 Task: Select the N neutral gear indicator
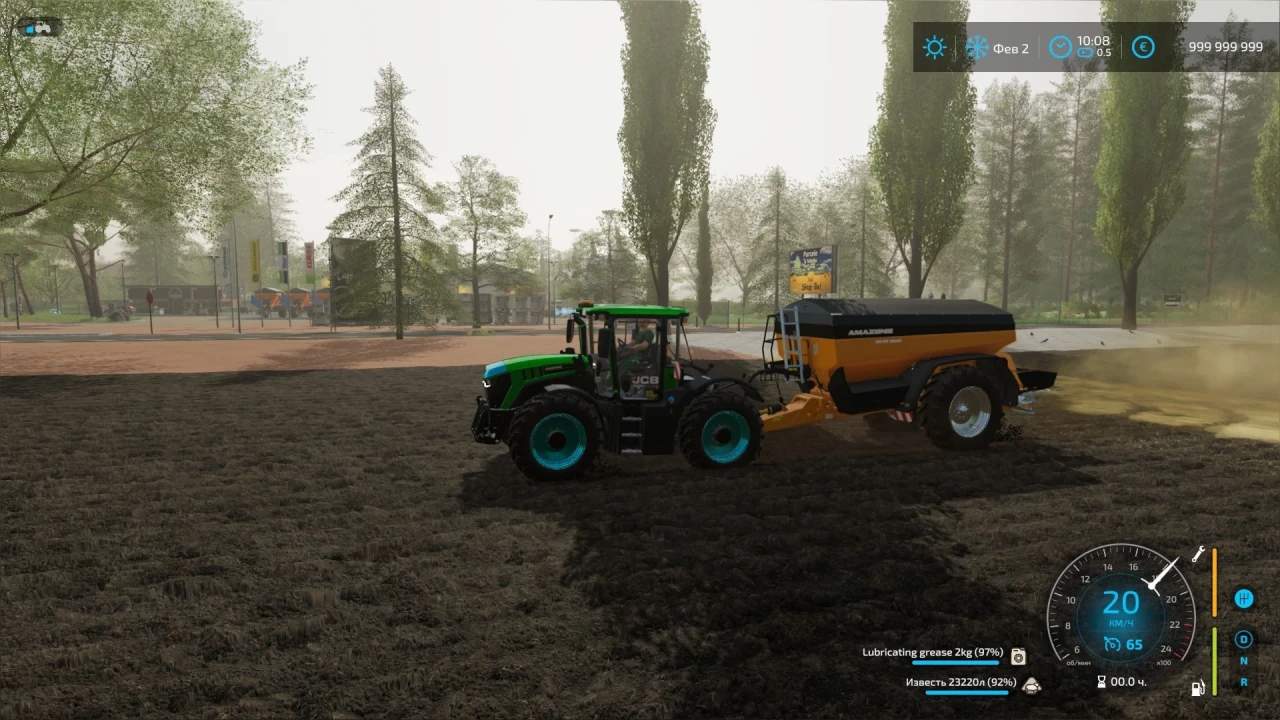(x=1243, y=661)
